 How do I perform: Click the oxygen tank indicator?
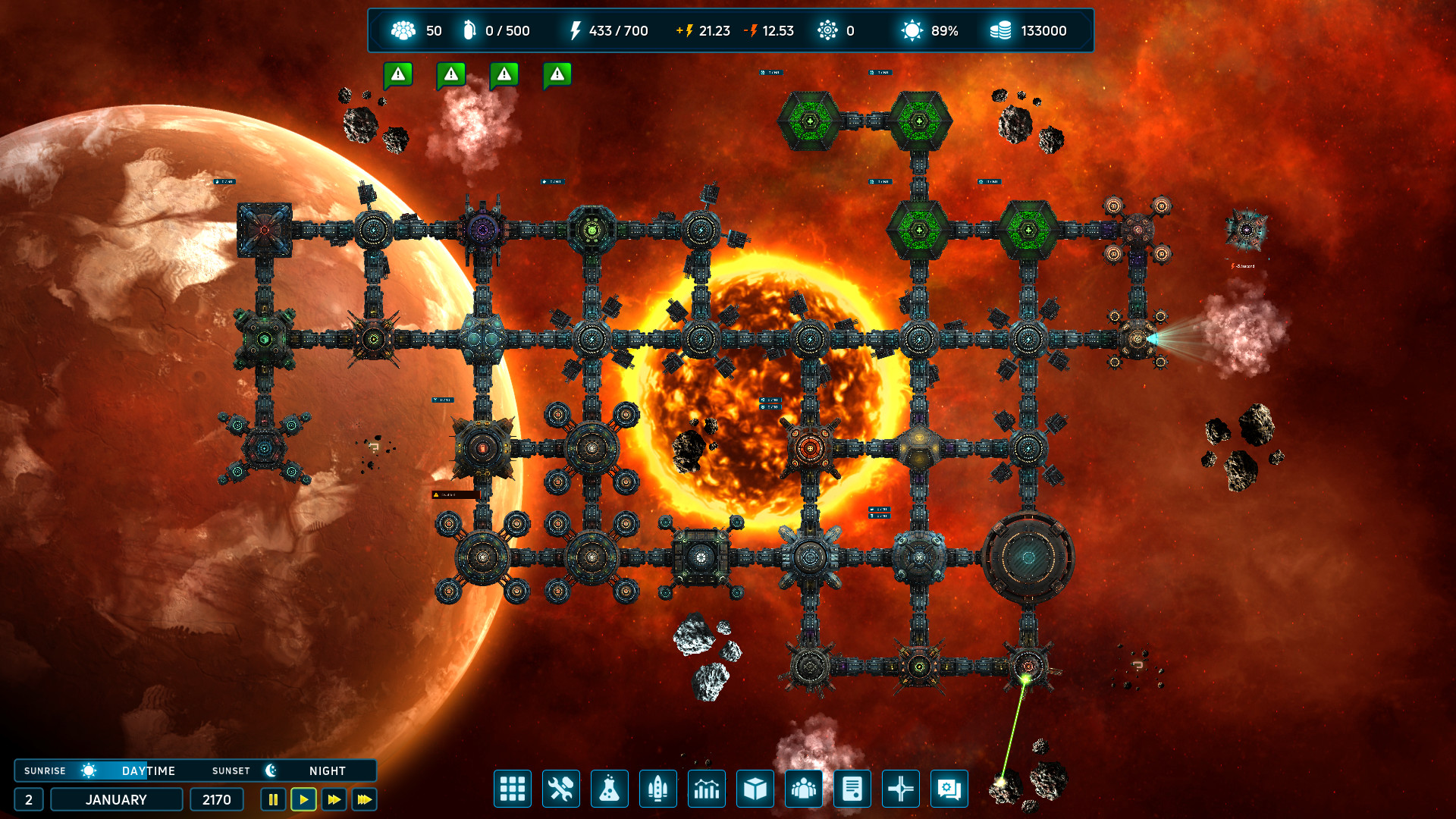pos(470,30)
